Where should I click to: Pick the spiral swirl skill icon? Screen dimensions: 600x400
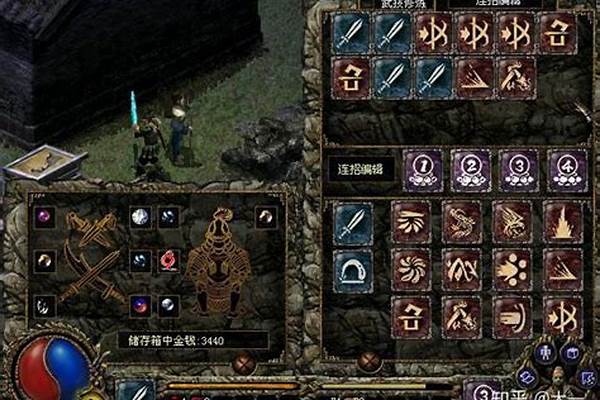tap(411, 269)
